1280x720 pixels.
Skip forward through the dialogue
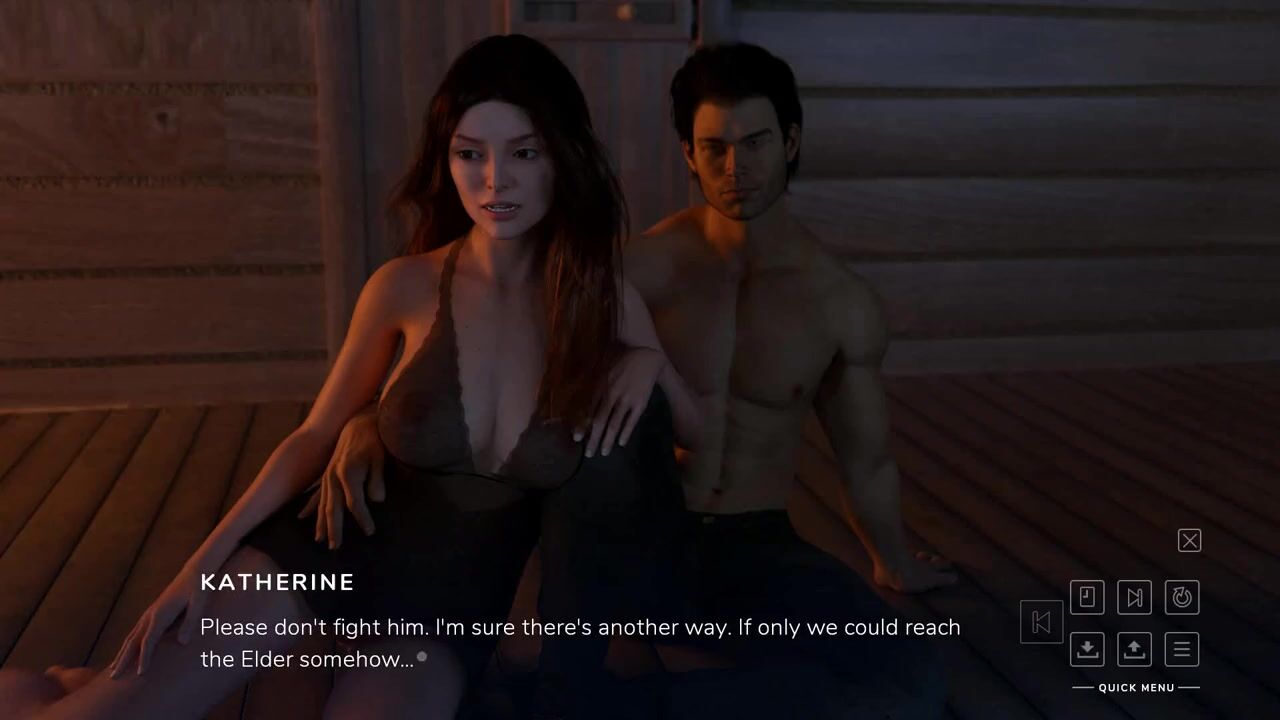pyautogui.click(x=1134, y=598)
